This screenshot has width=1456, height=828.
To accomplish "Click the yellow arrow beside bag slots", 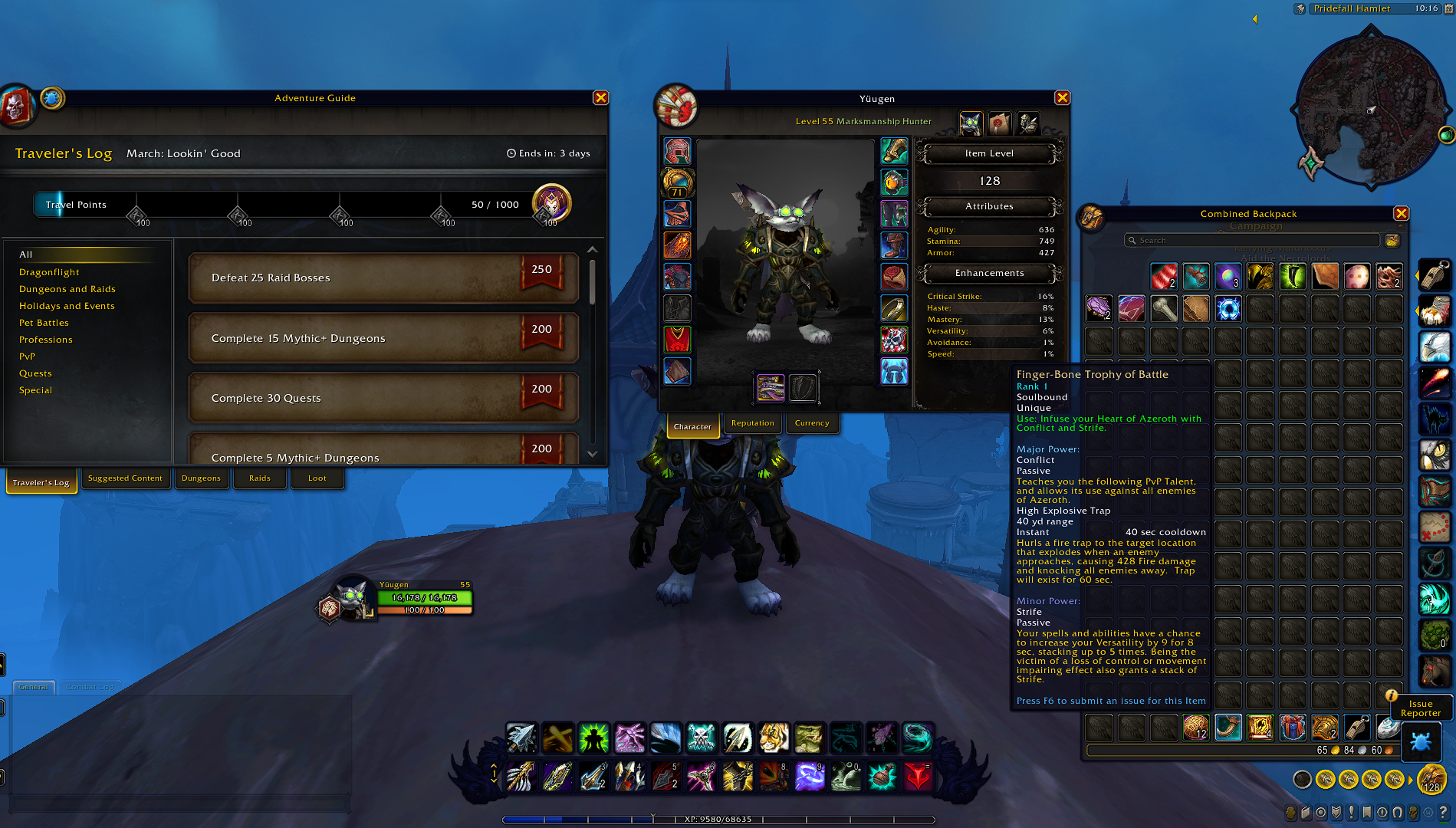I will [1409, 779].
